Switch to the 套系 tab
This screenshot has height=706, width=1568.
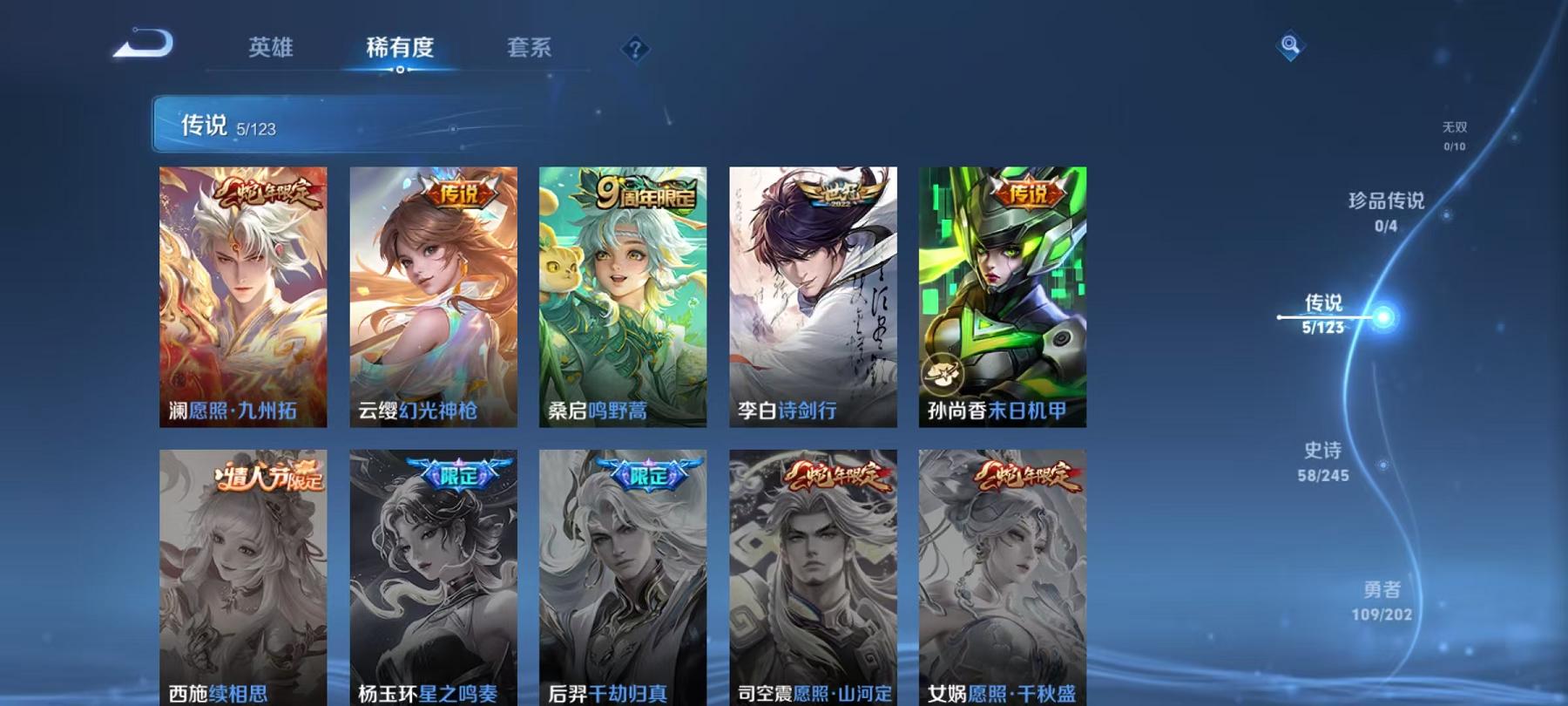pos(530,48)
